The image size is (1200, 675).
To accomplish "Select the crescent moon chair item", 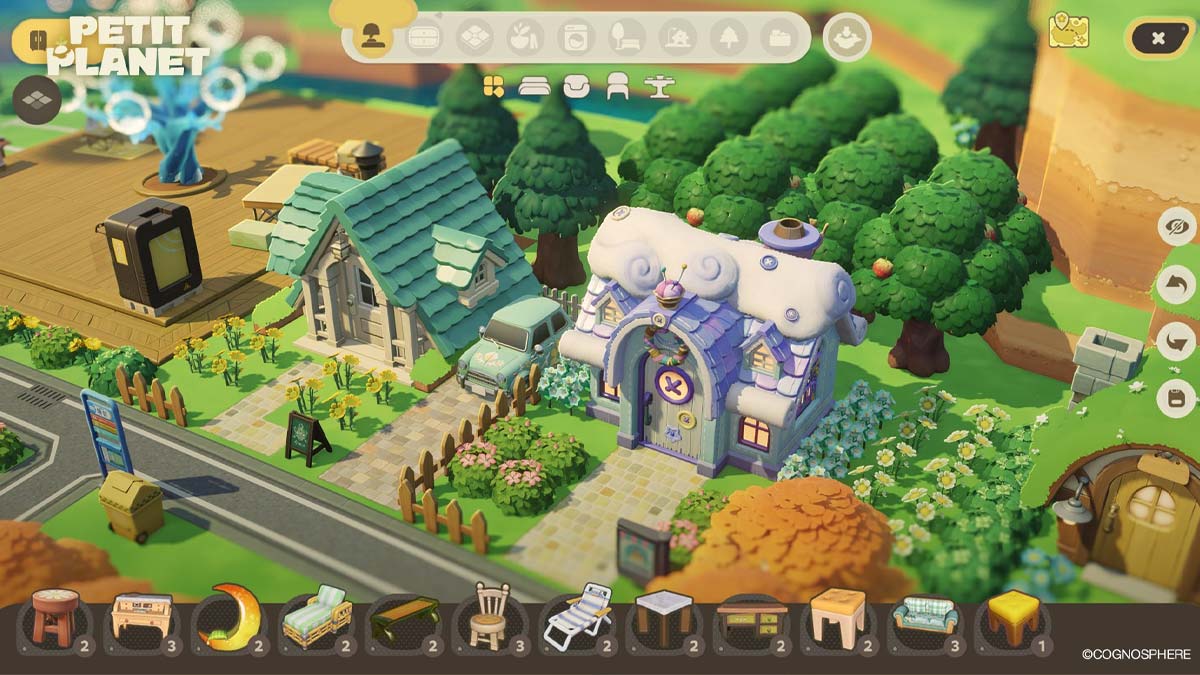I will click(x=228, y=617).
